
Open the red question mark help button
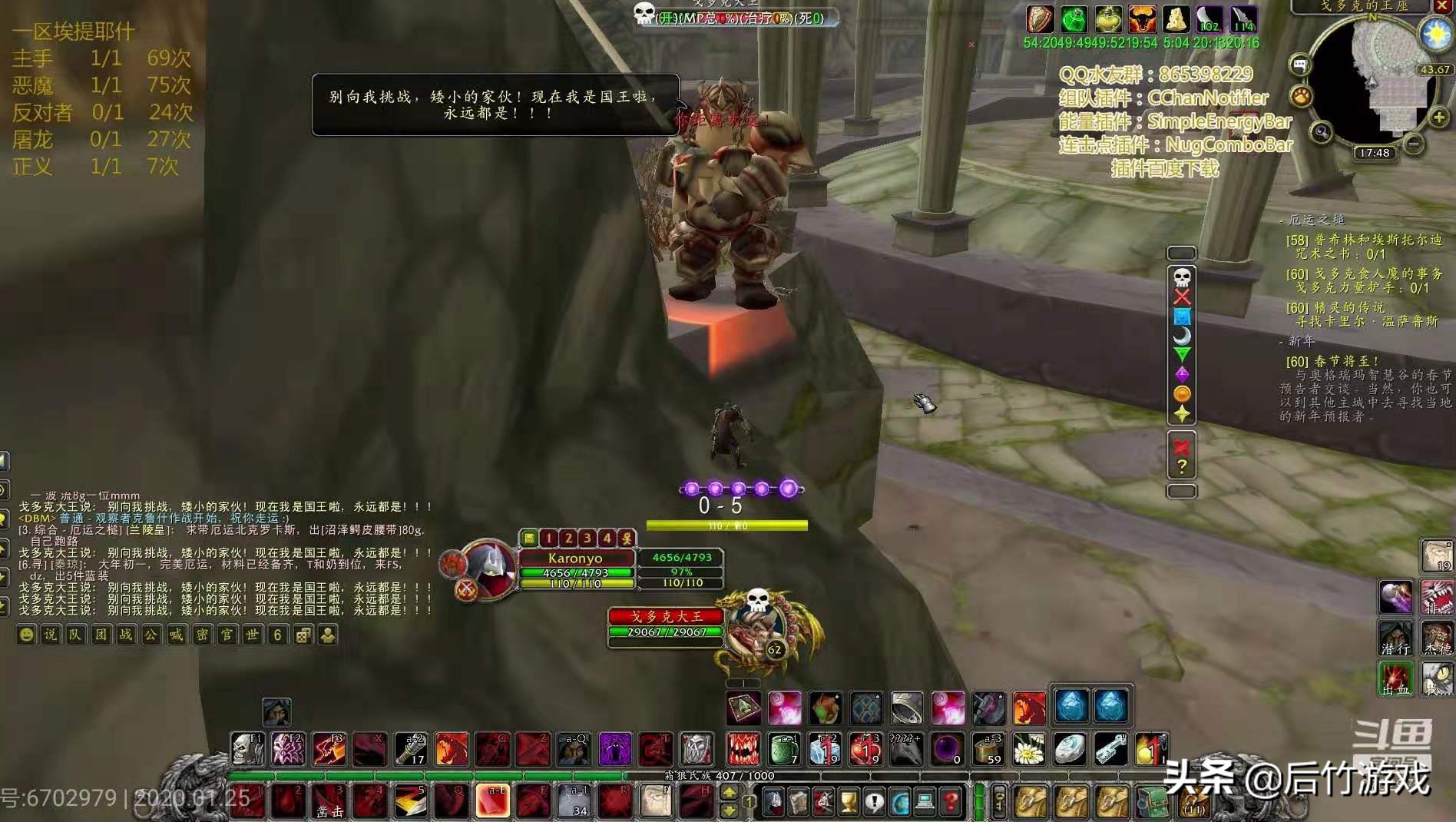pos(951,802)
